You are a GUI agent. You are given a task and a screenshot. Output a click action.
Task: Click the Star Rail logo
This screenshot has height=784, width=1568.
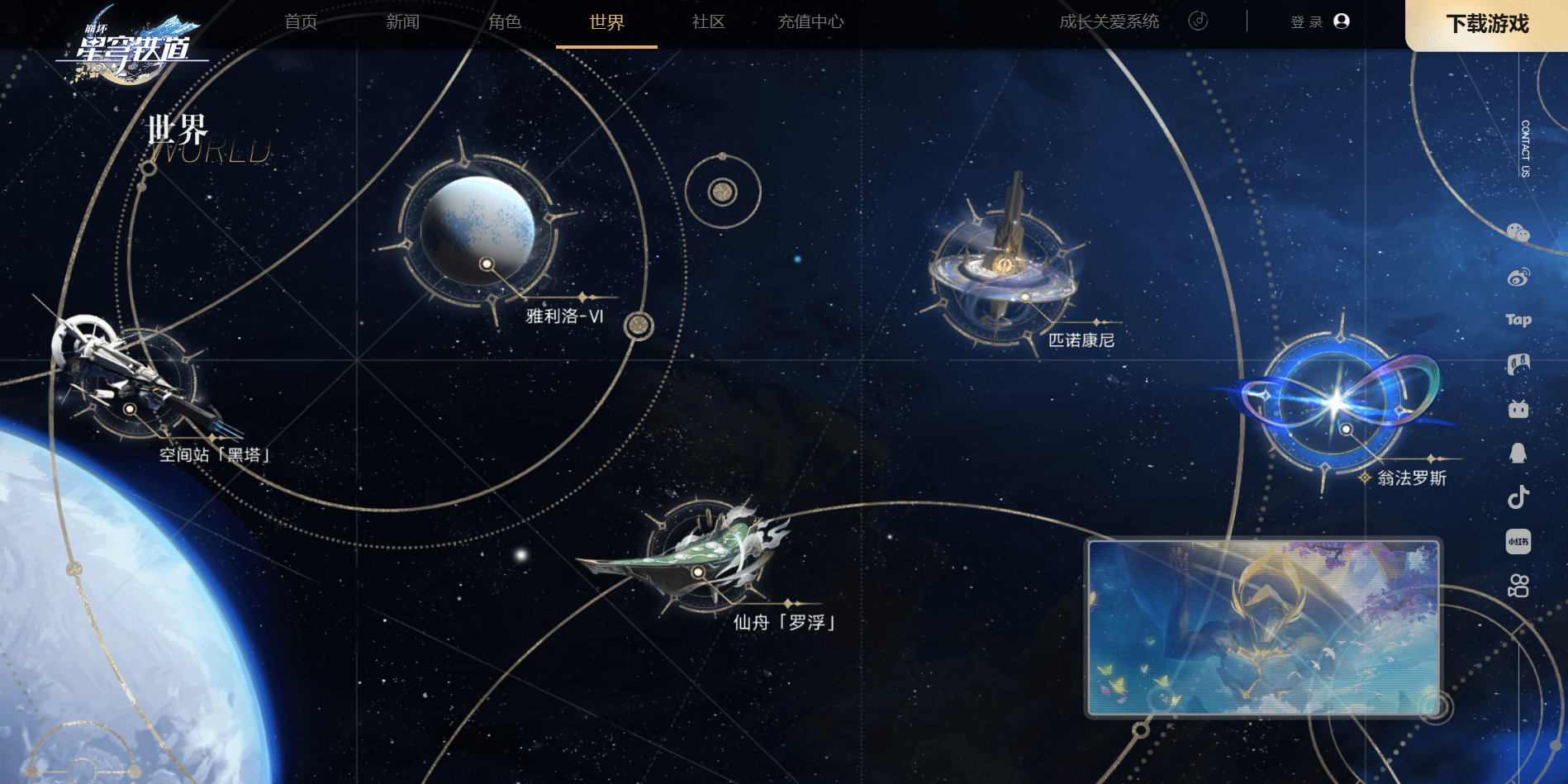(132, 45)
